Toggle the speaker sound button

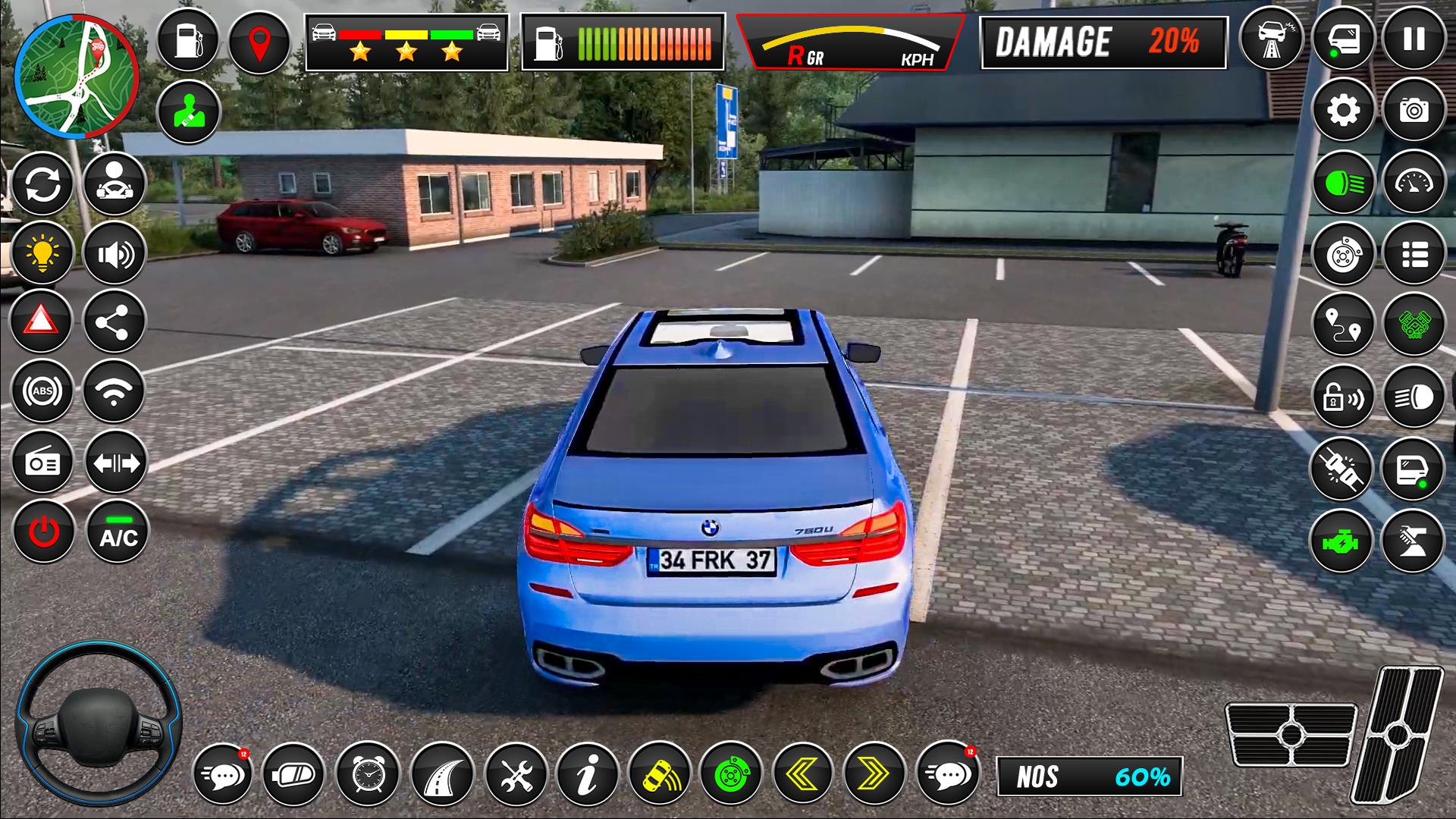click(x=115, y=253)
